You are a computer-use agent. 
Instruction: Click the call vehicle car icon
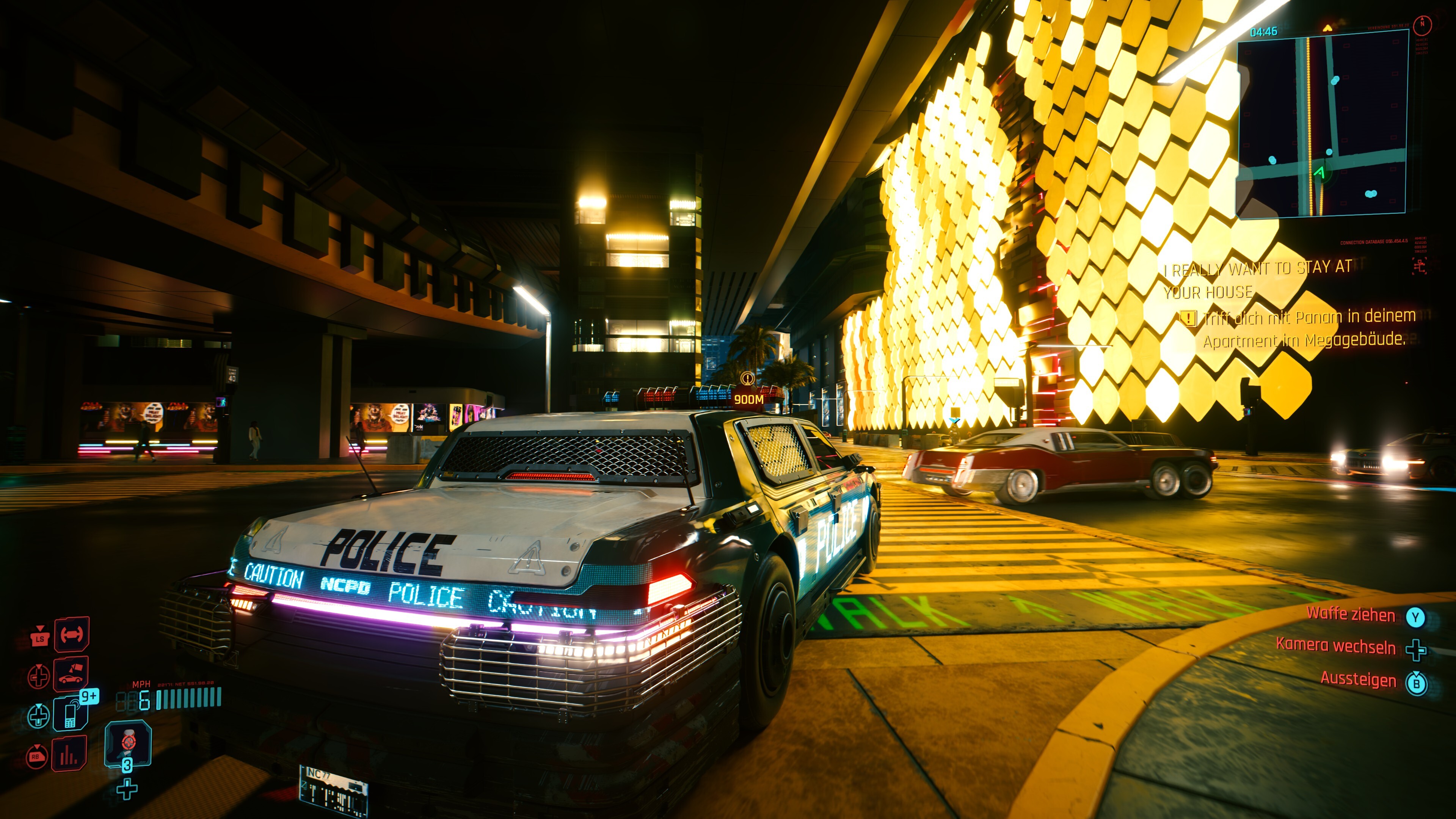point(71,674)
